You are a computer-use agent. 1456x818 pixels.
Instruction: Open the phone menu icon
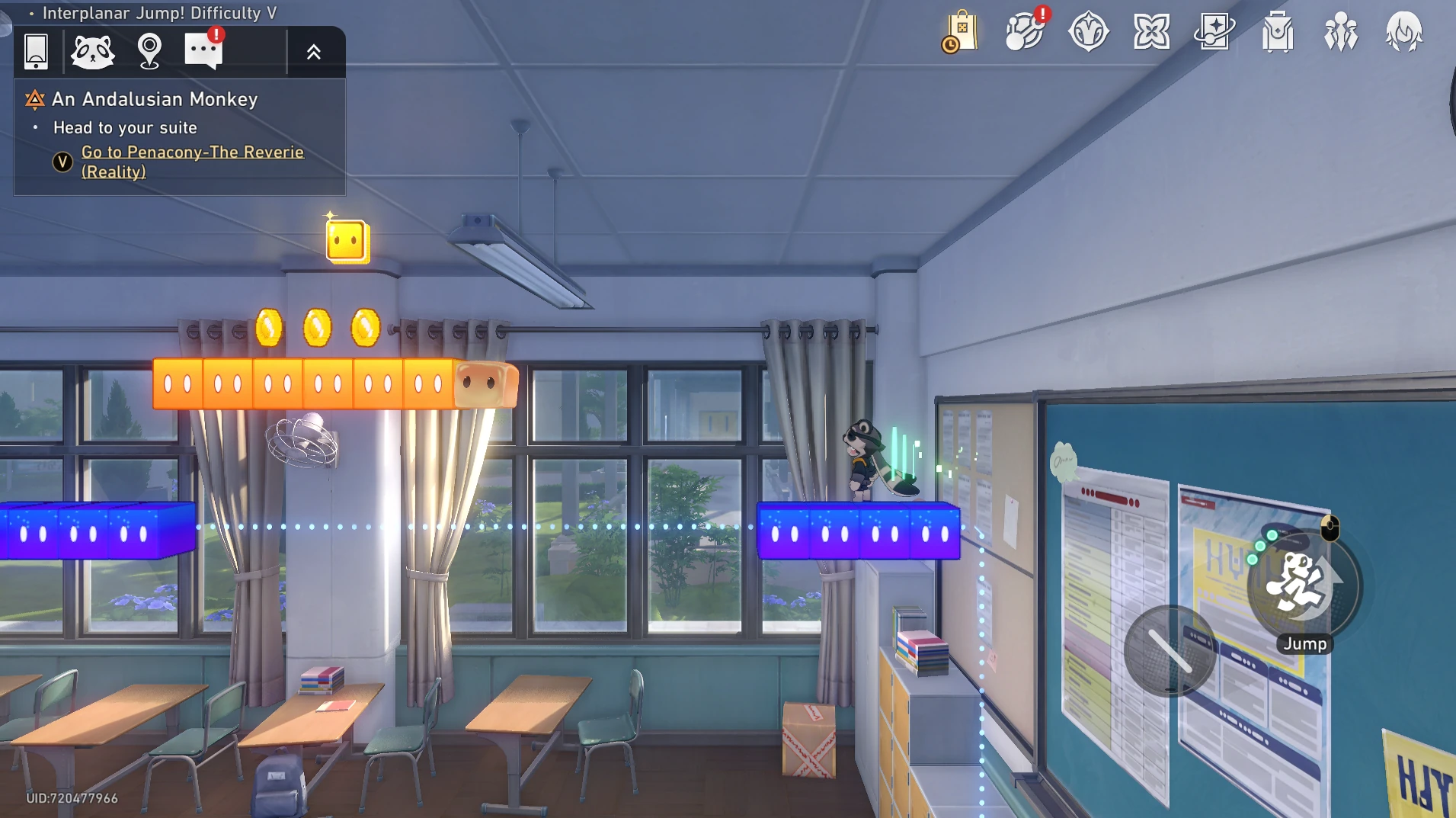point(36,52)
